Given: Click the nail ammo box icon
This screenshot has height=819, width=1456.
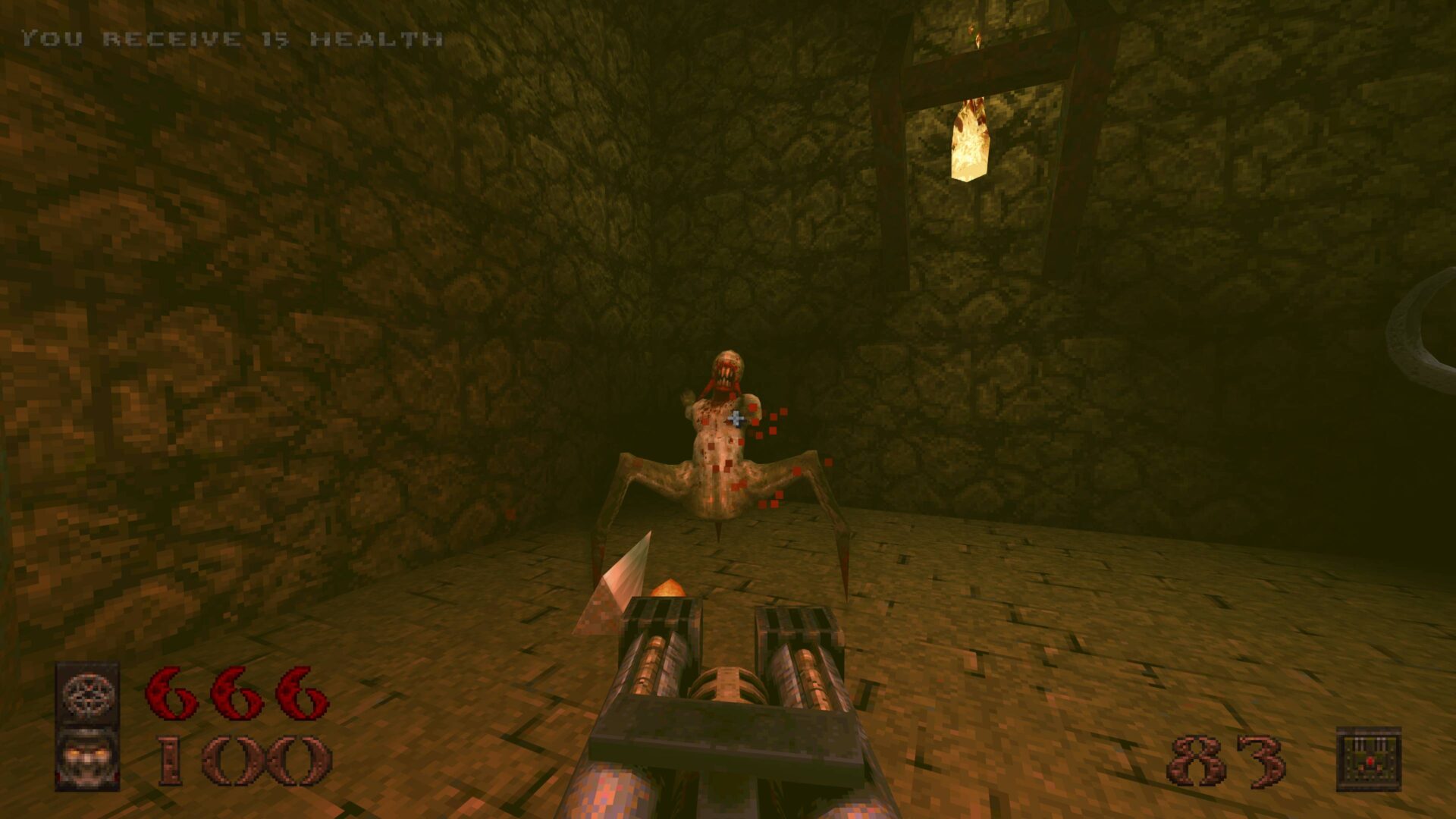Looking at the screenshot, I should [x=1368, y=759].
